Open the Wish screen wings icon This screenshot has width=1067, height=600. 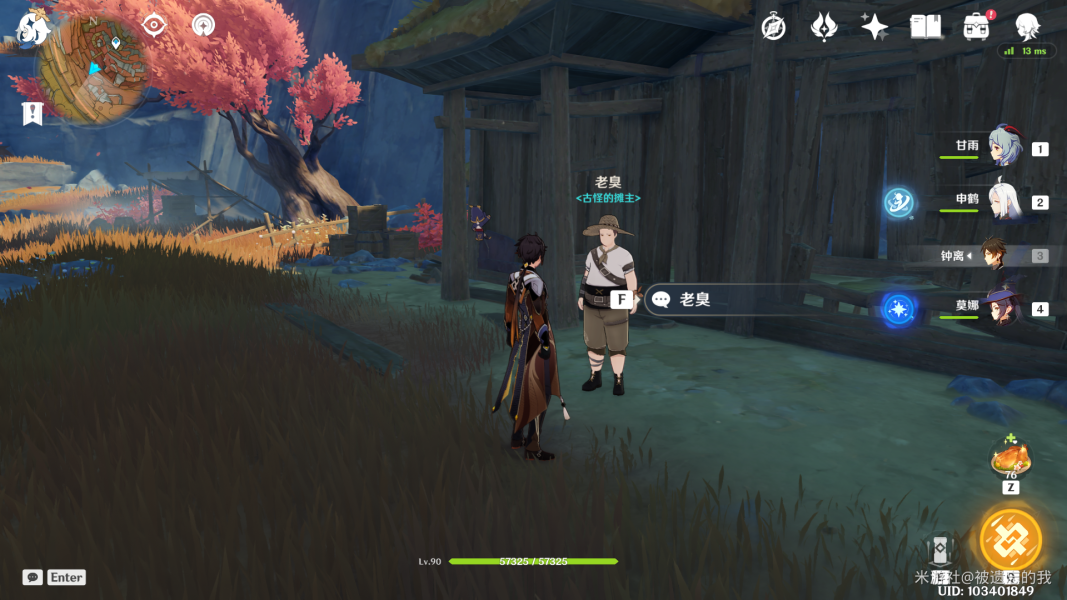tap(823, 28)
